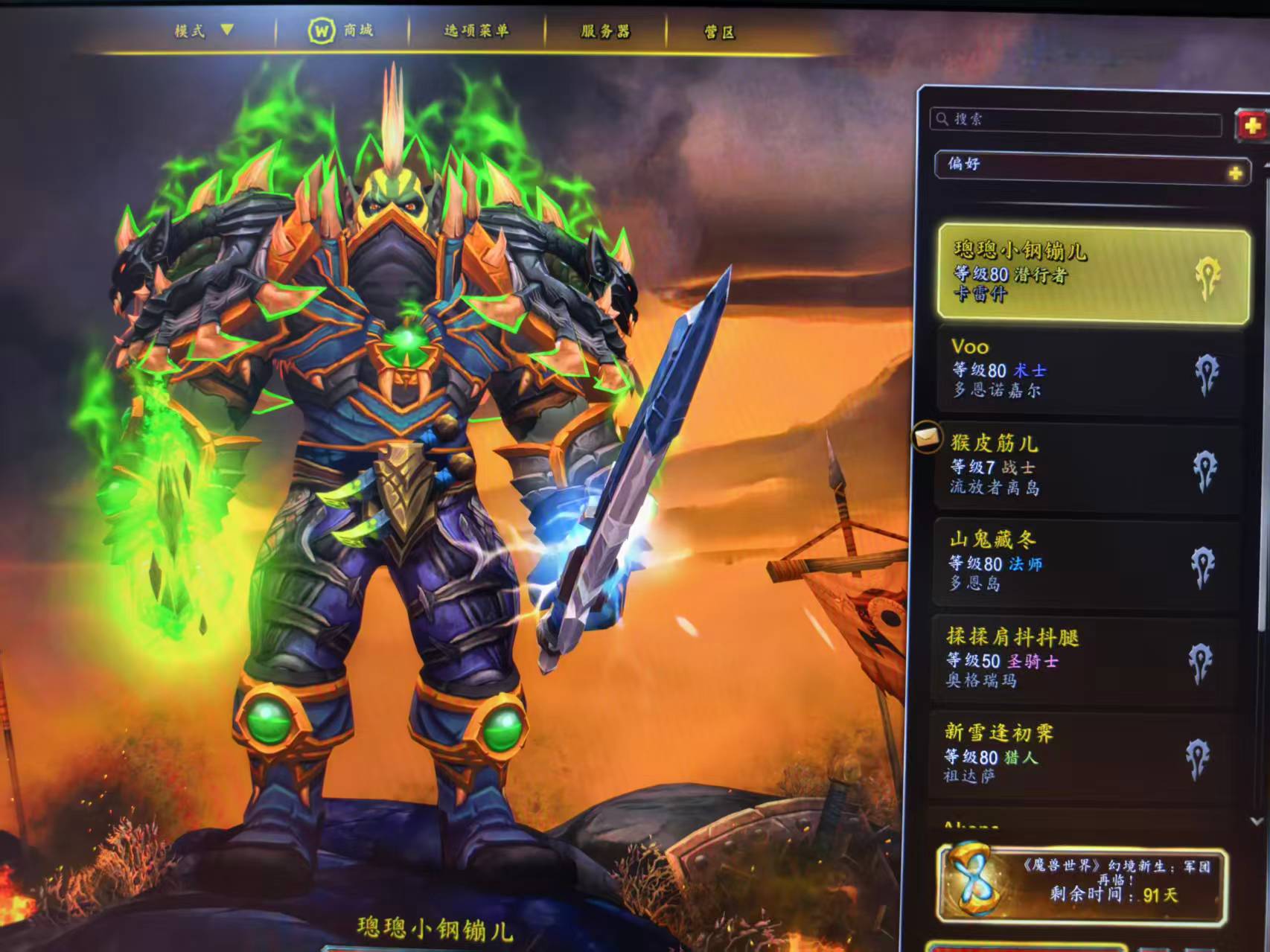Image resolution: width=1270 pixels, height=952 pixels.
Task: Open the 商城 shop
Action: click(x=341, y=31)
